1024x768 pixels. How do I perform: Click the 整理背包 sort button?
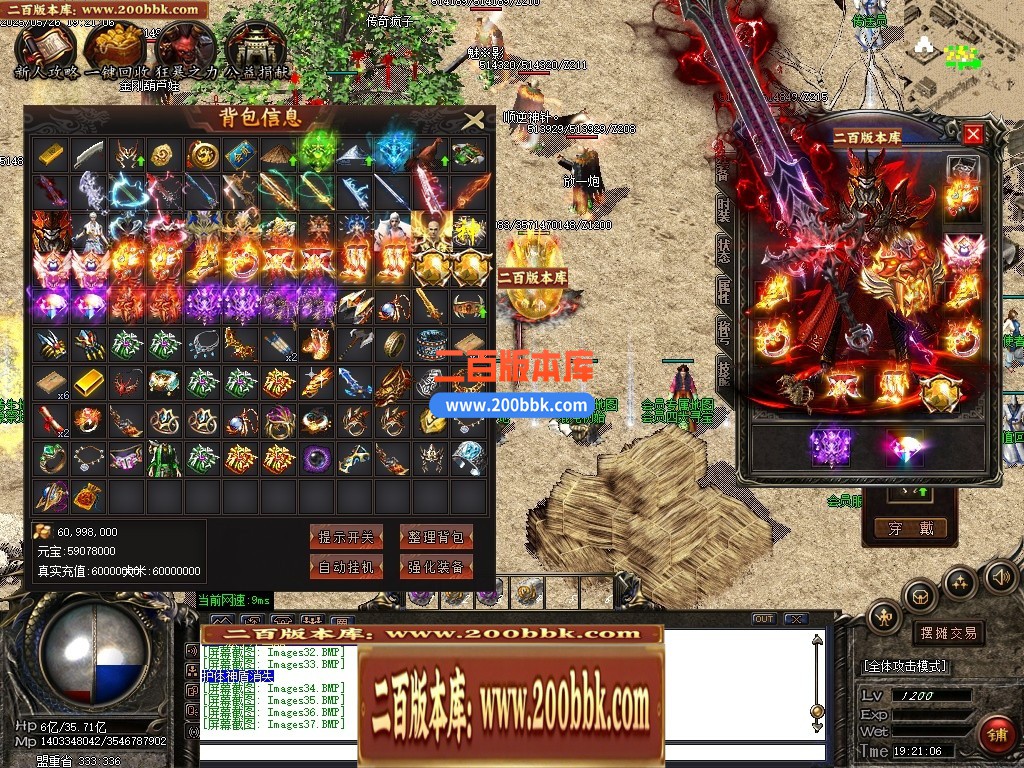point(436,537)
